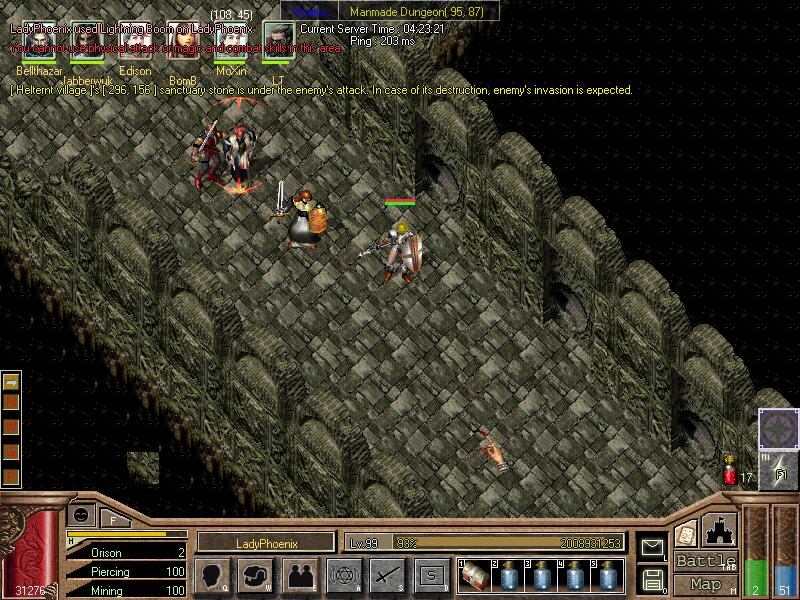Open the sword combat skills button
The image size is (800, 600).
pyautogui.click(x=387, y=575)
